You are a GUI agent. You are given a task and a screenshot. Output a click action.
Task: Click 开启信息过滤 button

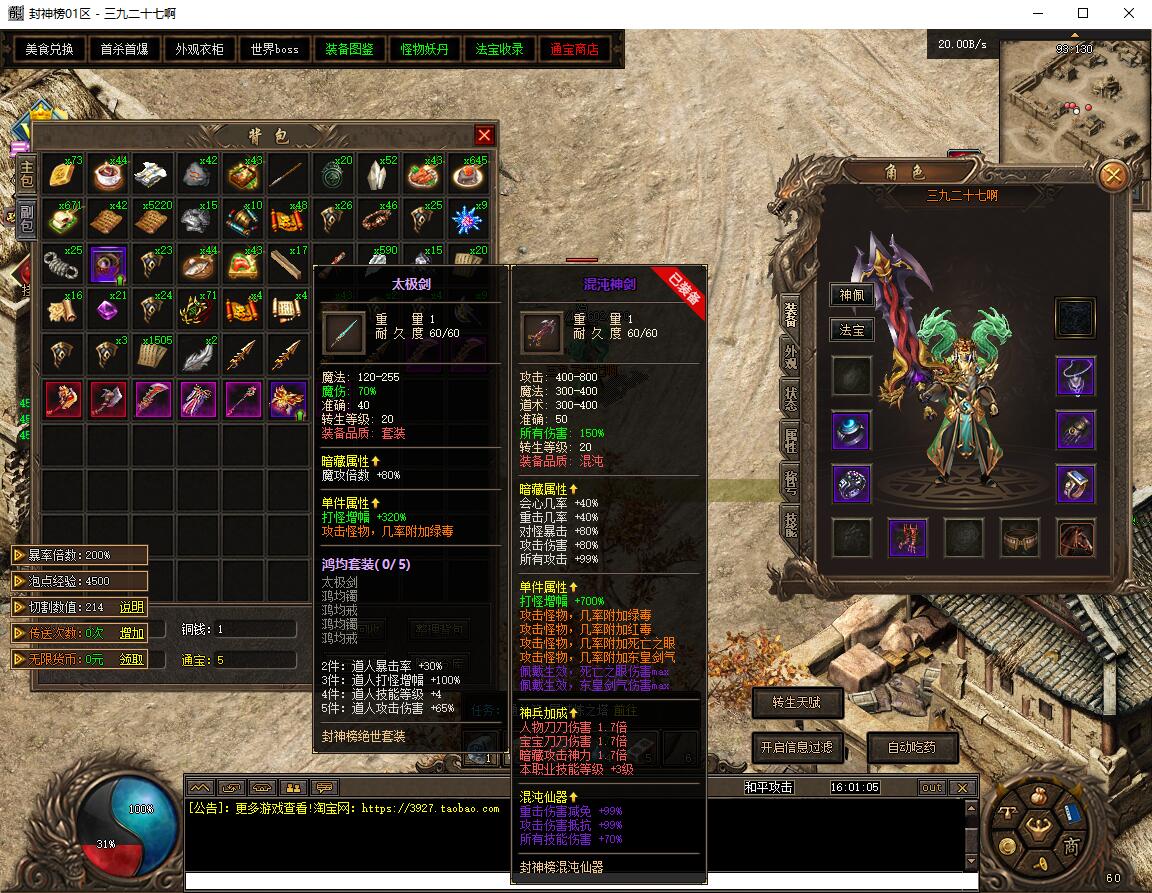tap(796, 747)
